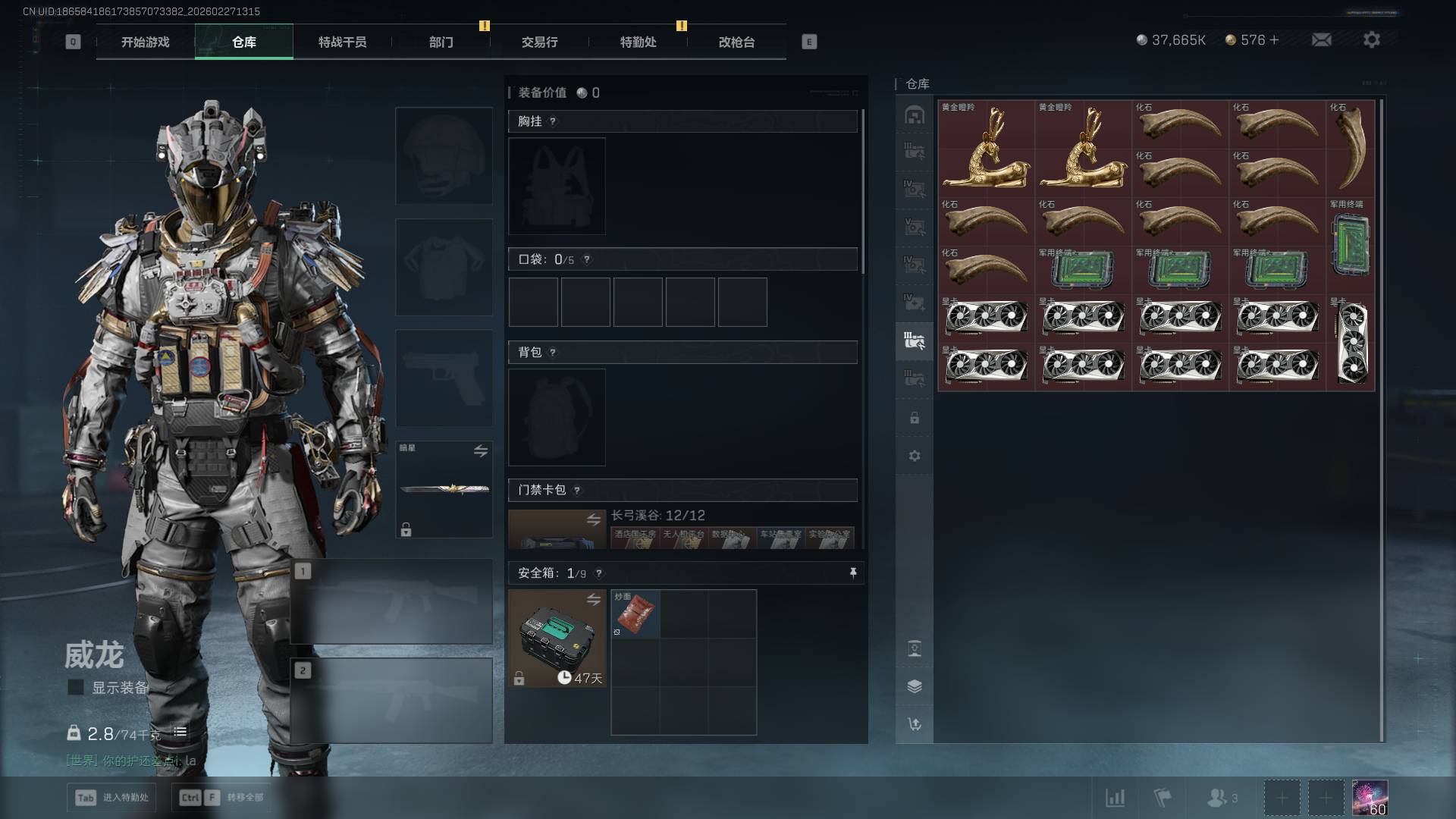Open the fireworks avatar thumbnail showing 60
The image size is (1456, 819).
coord(1370,798)
